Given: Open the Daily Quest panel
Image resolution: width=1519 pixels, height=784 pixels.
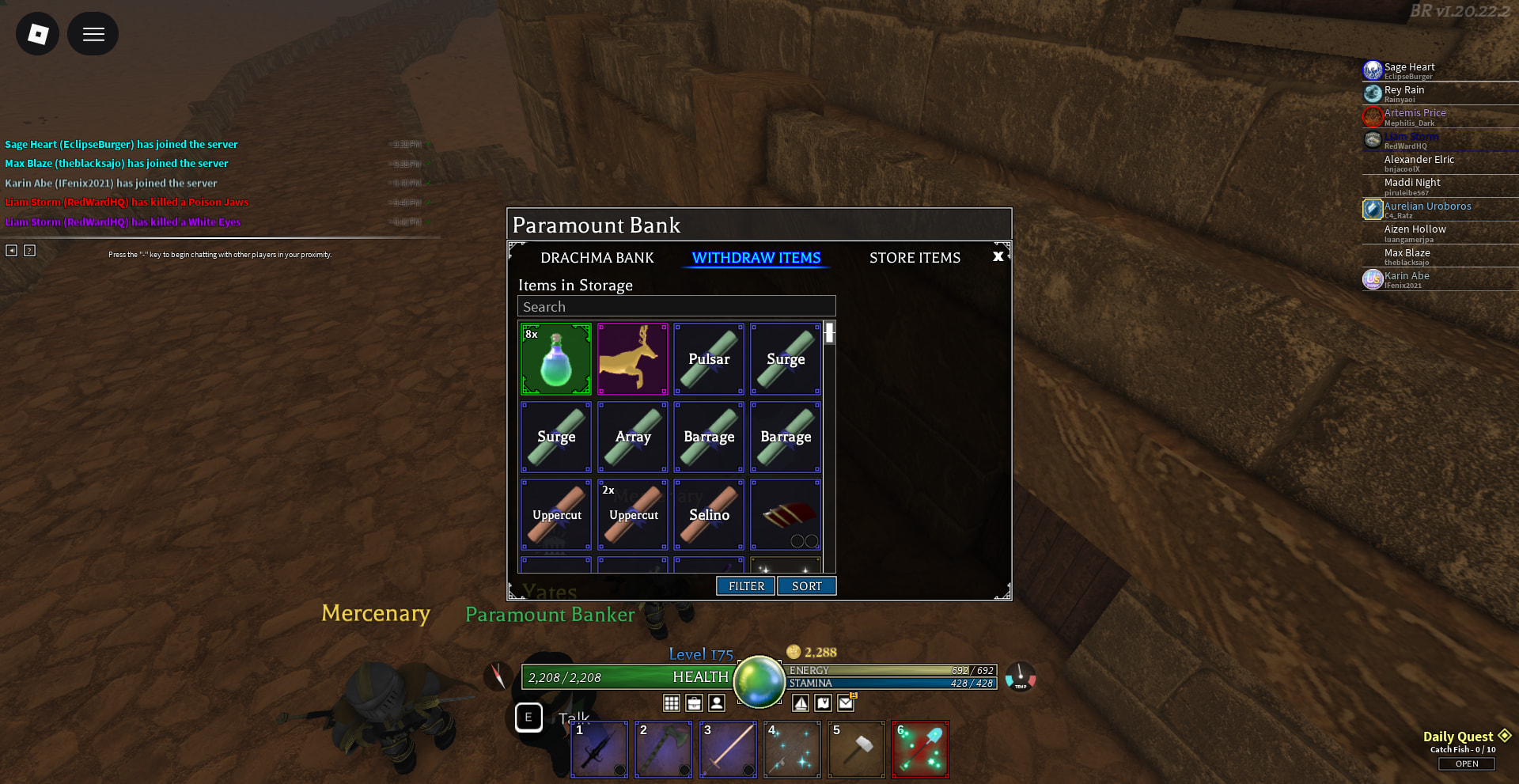Looking at the screenshot, I should point(1466,763).
